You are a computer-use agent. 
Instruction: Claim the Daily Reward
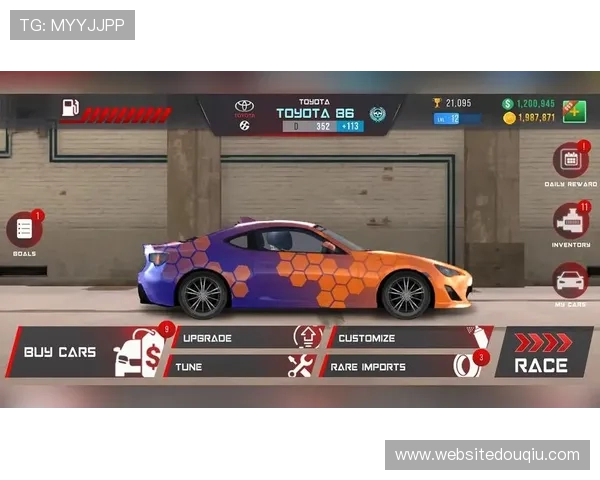[x=570, y=161]
